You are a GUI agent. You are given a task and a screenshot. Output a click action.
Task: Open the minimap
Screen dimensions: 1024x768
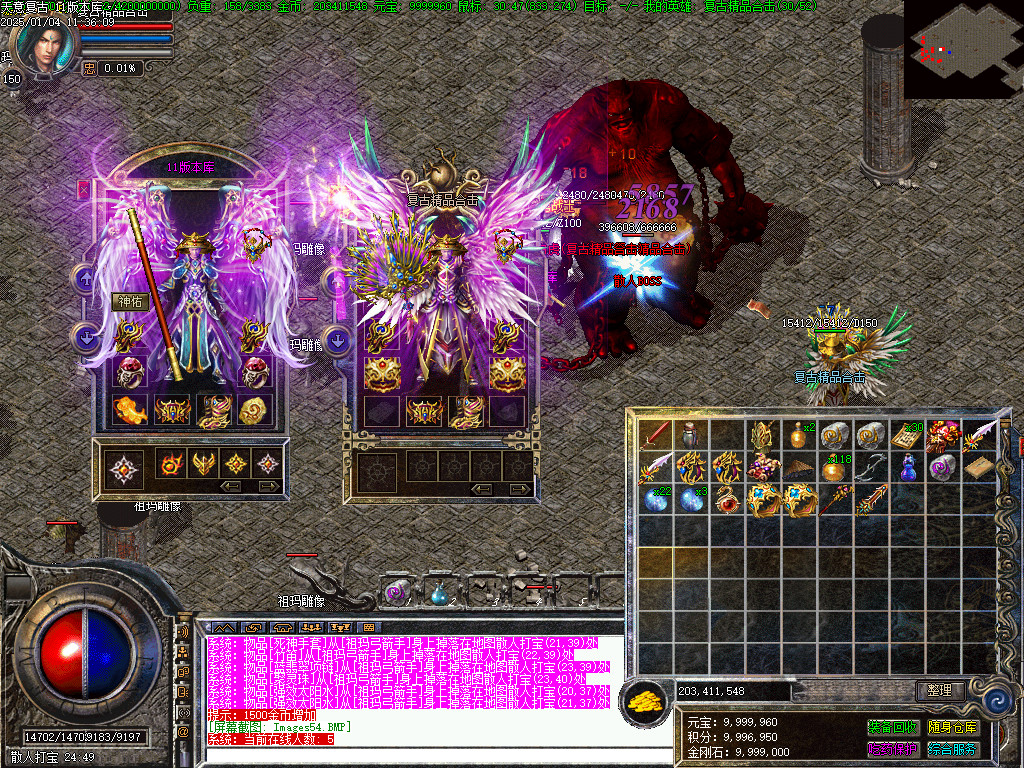[x=962, y=49]
